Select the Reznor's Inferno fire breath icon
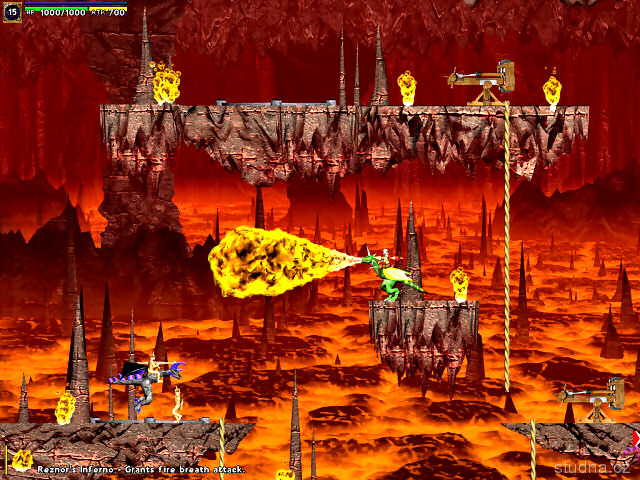This screenshot has width=640, height=480. coord(20,461)
